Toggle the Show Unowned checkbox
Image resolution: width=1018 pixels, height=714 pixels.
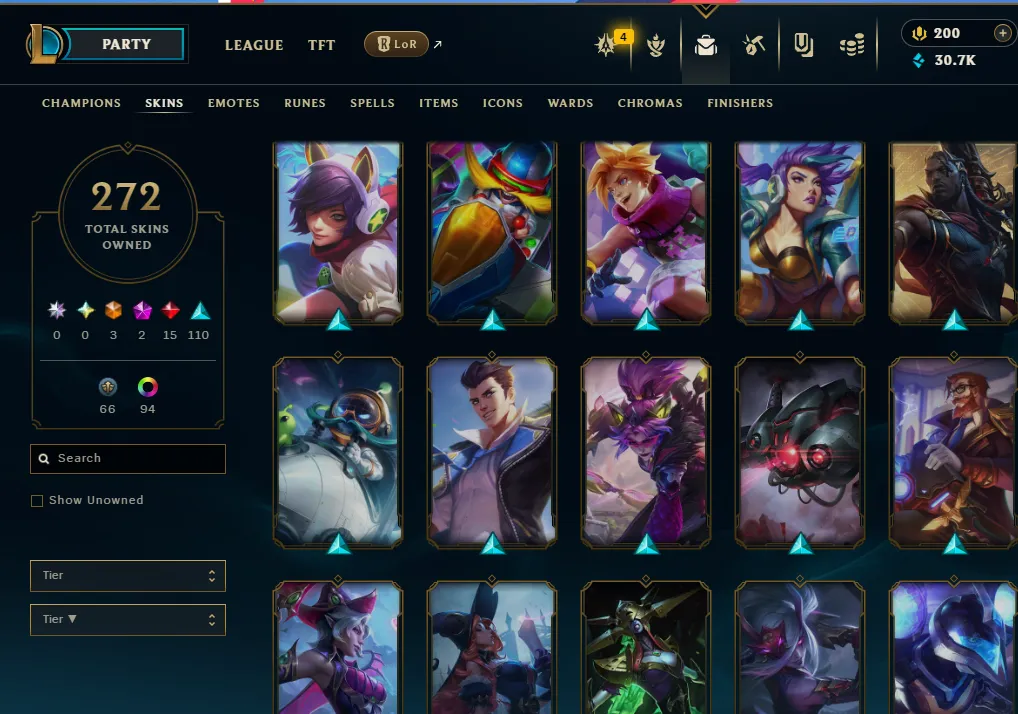point(37,500)
